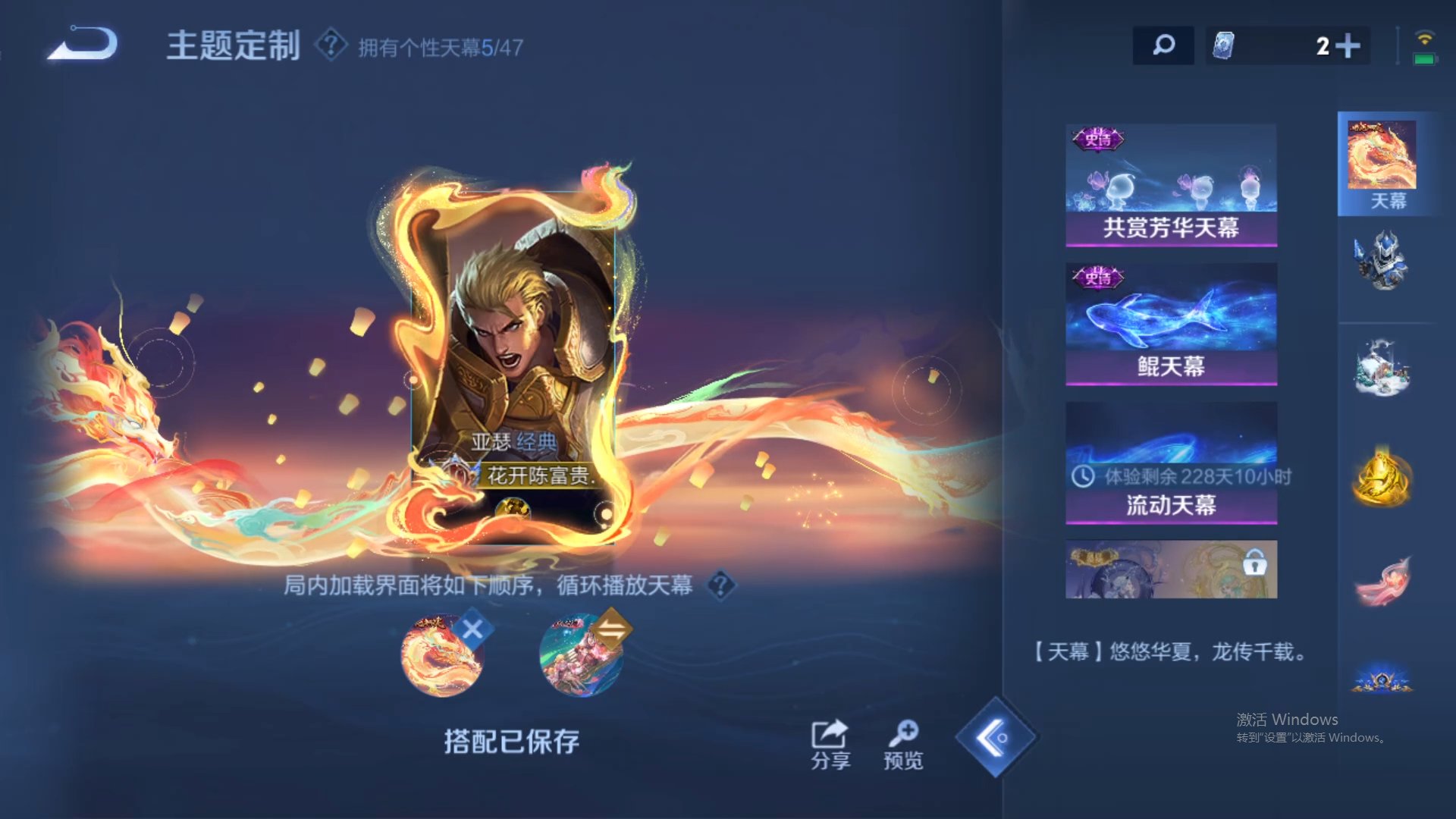The image size is (1456, 819).
Task: Collapse the right panel with the blue chevron button
Action: point(998,737)
